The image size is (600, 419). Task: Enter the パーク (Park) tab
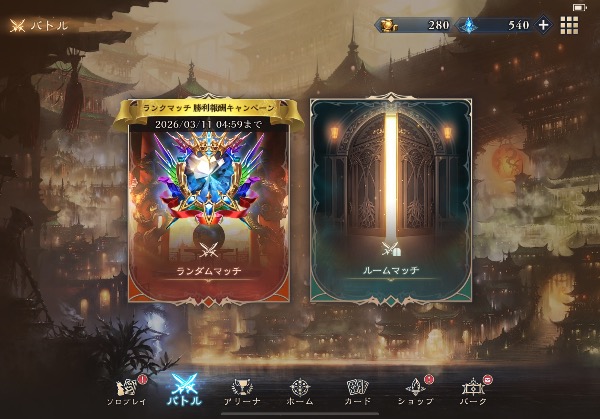(472, 389)
